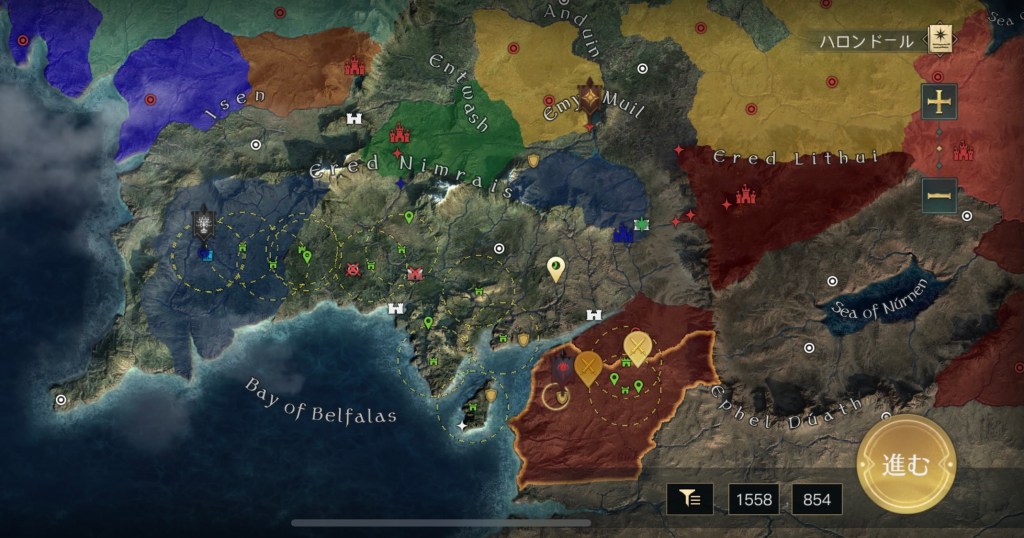Zoom in with the plus map button

tap(939, 101)
